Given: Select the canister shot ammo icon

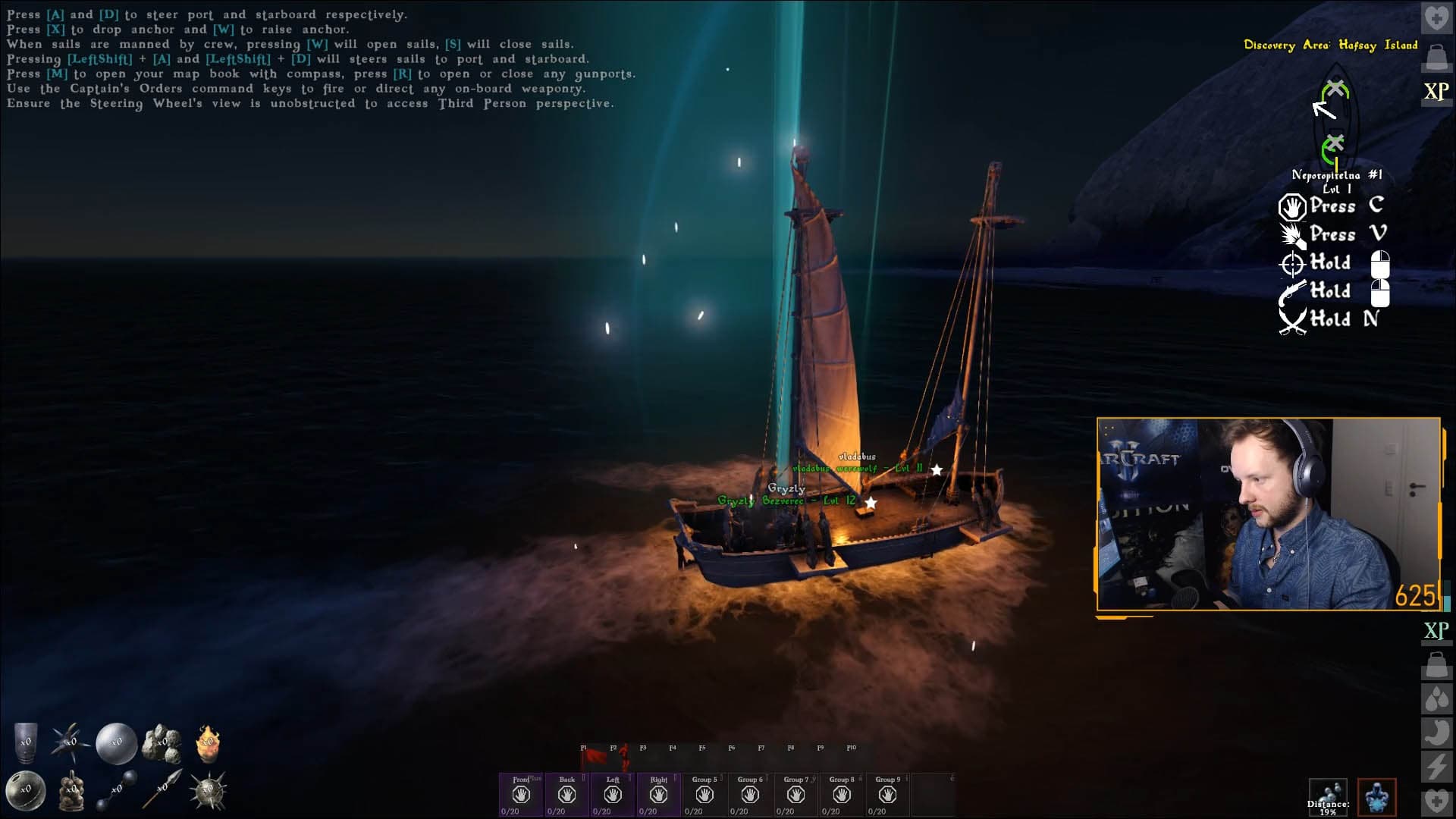Looking at the screenshot, I should pos(26,741).
